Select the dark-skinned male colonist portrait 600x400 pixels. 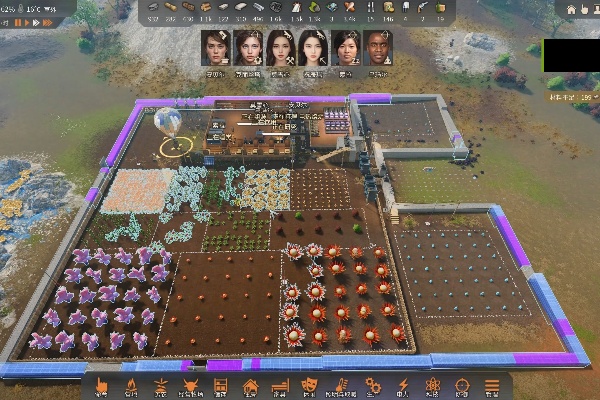pyautogui.click(x=377, y=47)
